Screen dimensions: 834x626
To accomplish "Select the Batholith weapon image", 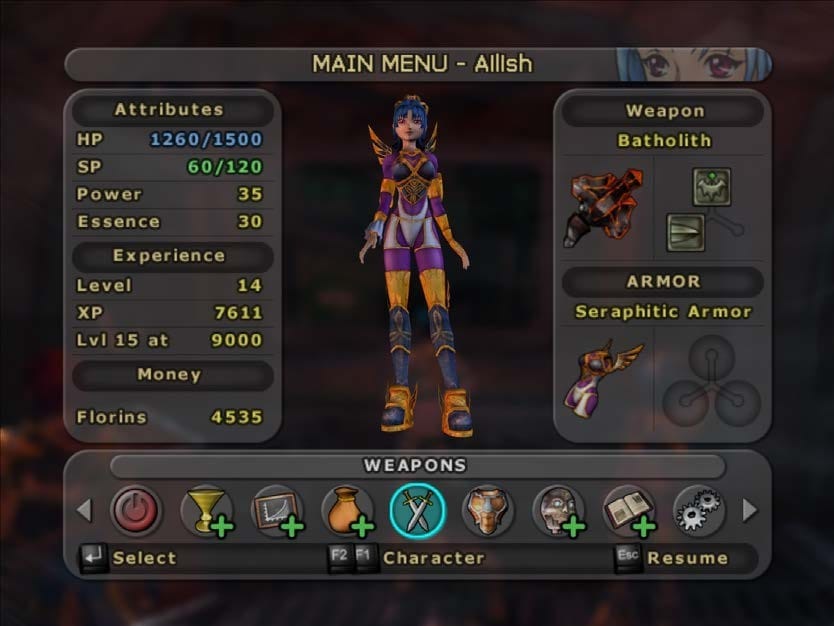I will click(x=607, y=205).
